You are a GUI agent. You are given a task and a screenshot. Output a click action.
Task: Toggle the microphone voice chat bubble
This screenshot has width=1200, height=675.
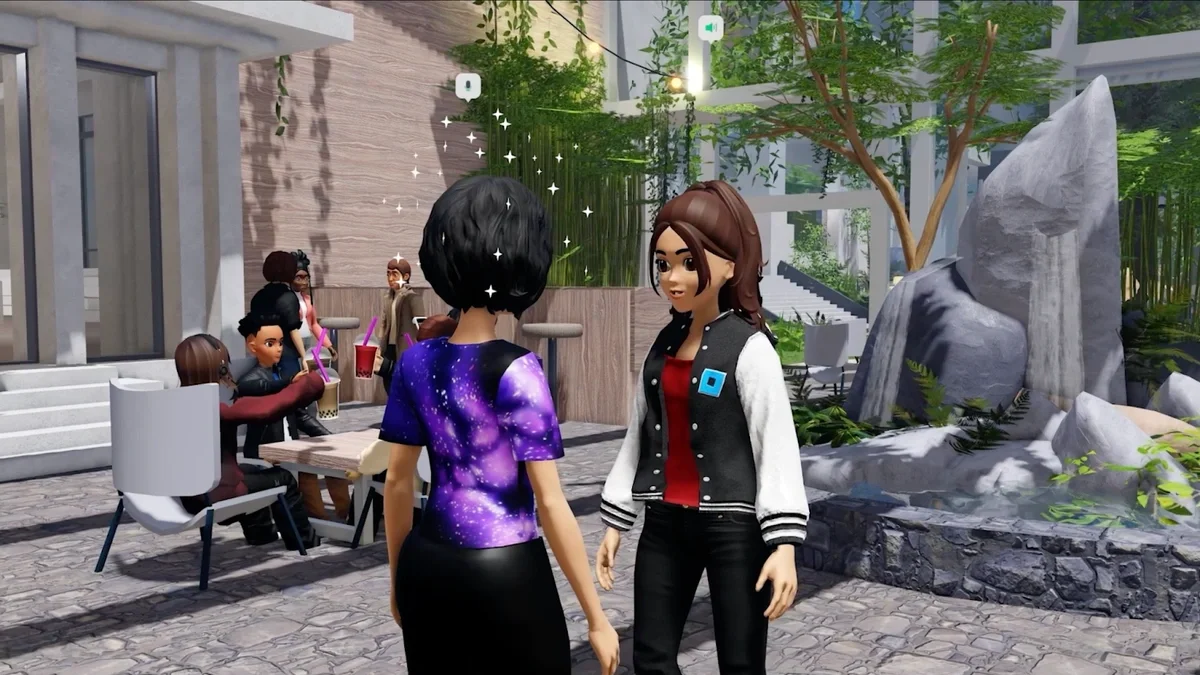point(467,87)
